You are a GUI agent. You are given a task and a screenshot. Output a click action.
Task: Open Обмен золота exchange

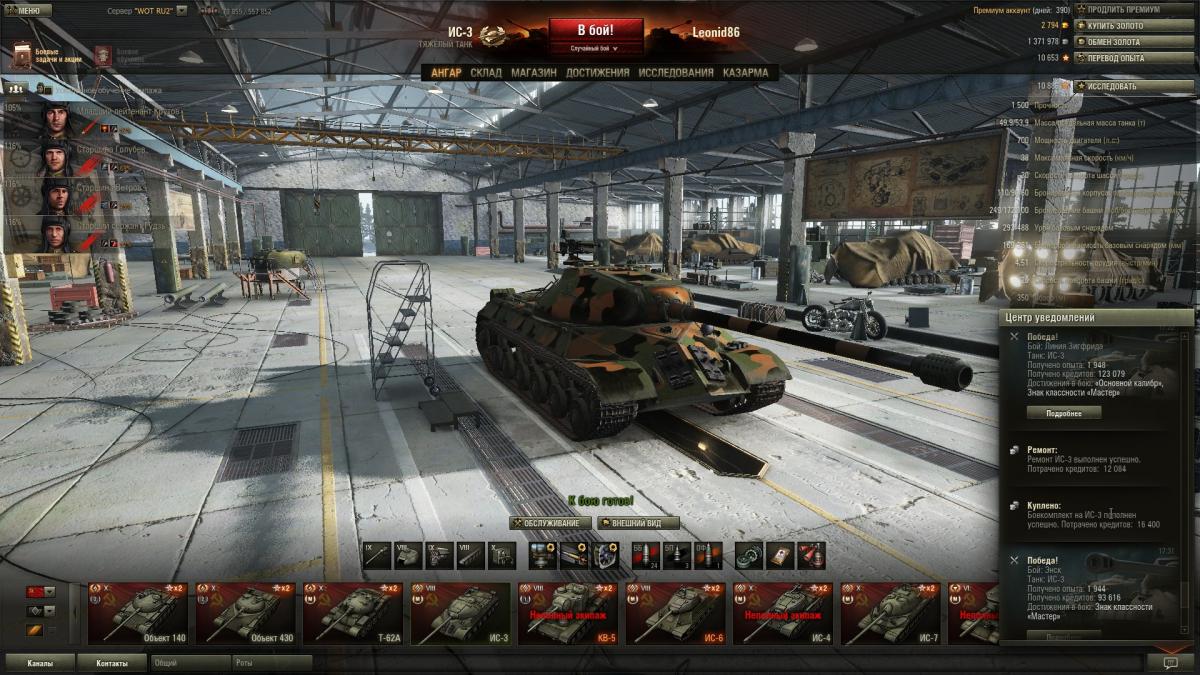[1120, 42]
